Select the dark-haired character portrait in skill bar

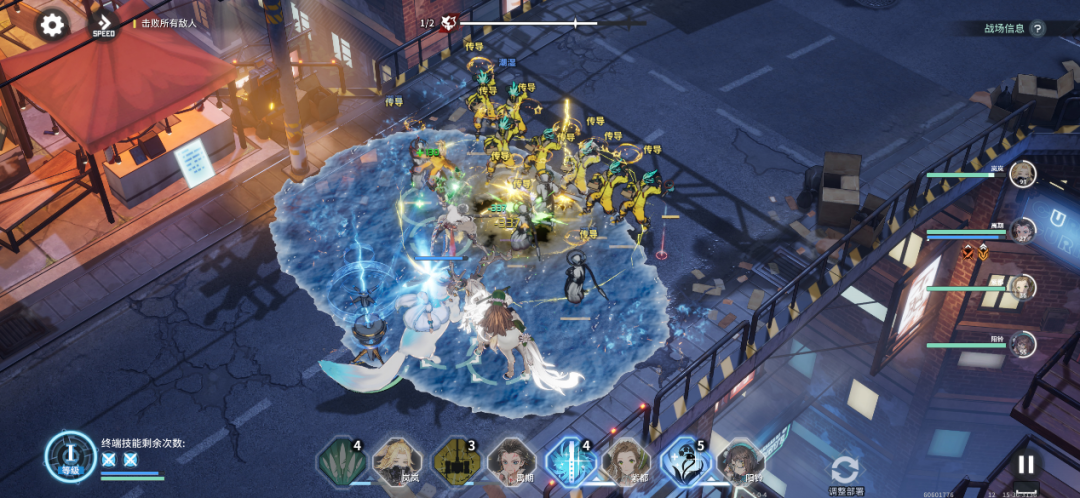point(512,462)
